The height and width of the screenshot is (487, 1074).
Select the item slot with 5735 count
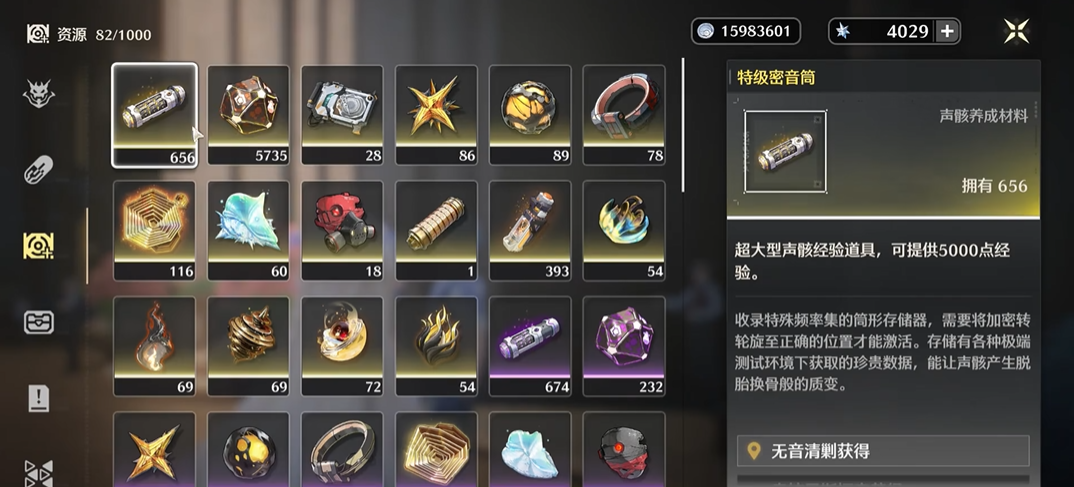pyautogui.click(x=248, y=114)
